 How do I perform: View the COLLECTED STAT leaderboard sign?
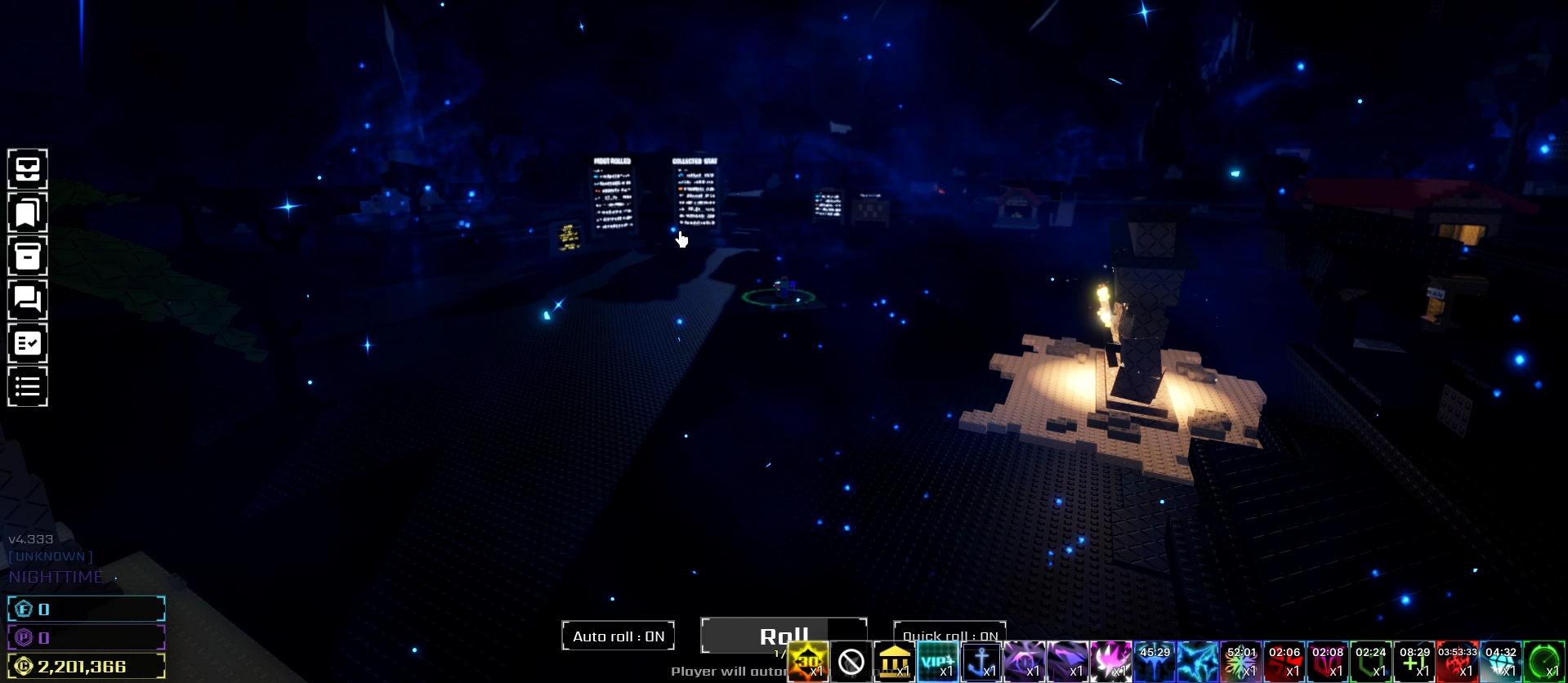(696, 196)
